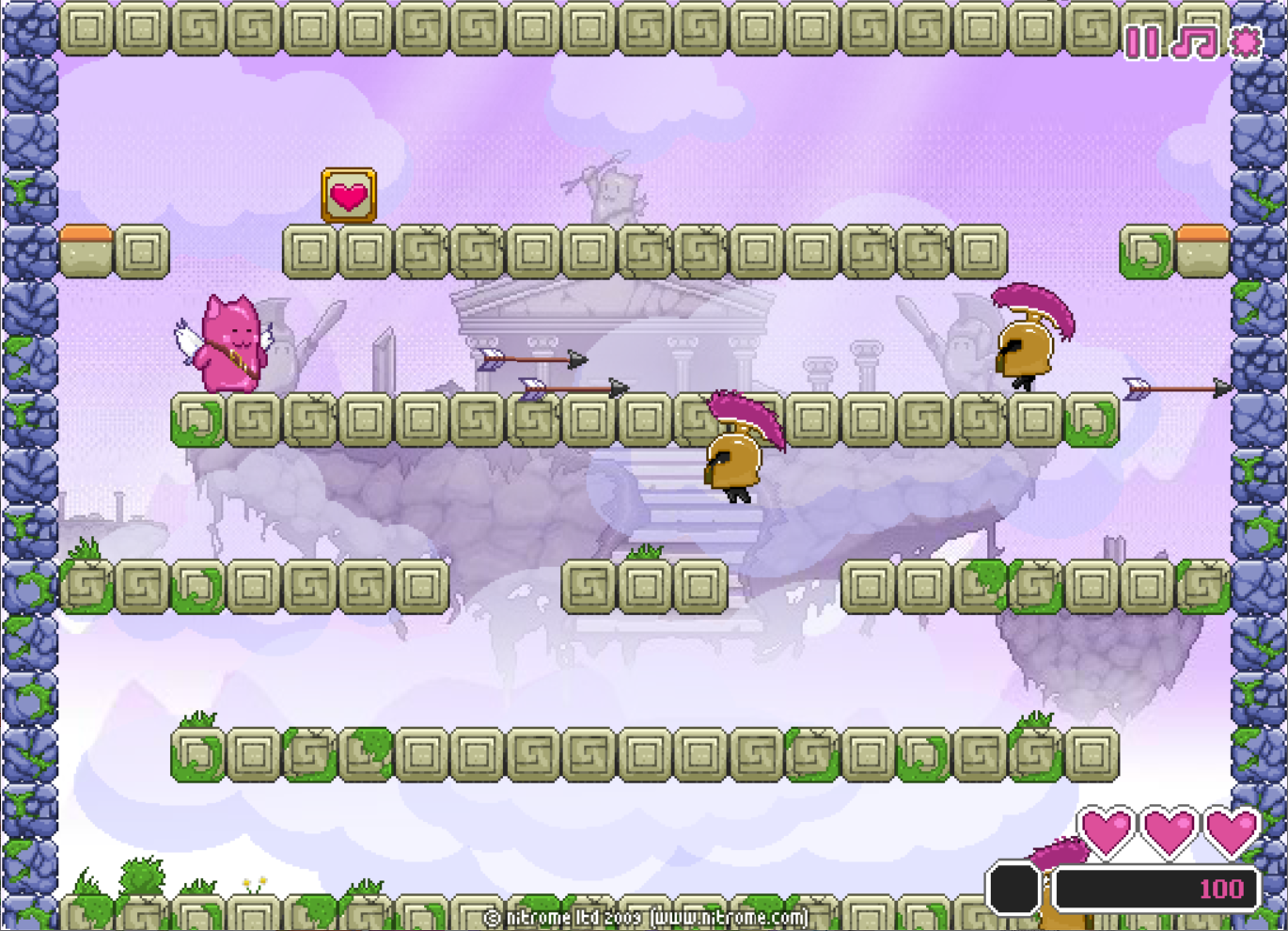The height and width of the screenshot is (931, 1288).
Task: Toggle the pink starburst sound effects button
Action: click(x=1247, y=42)
